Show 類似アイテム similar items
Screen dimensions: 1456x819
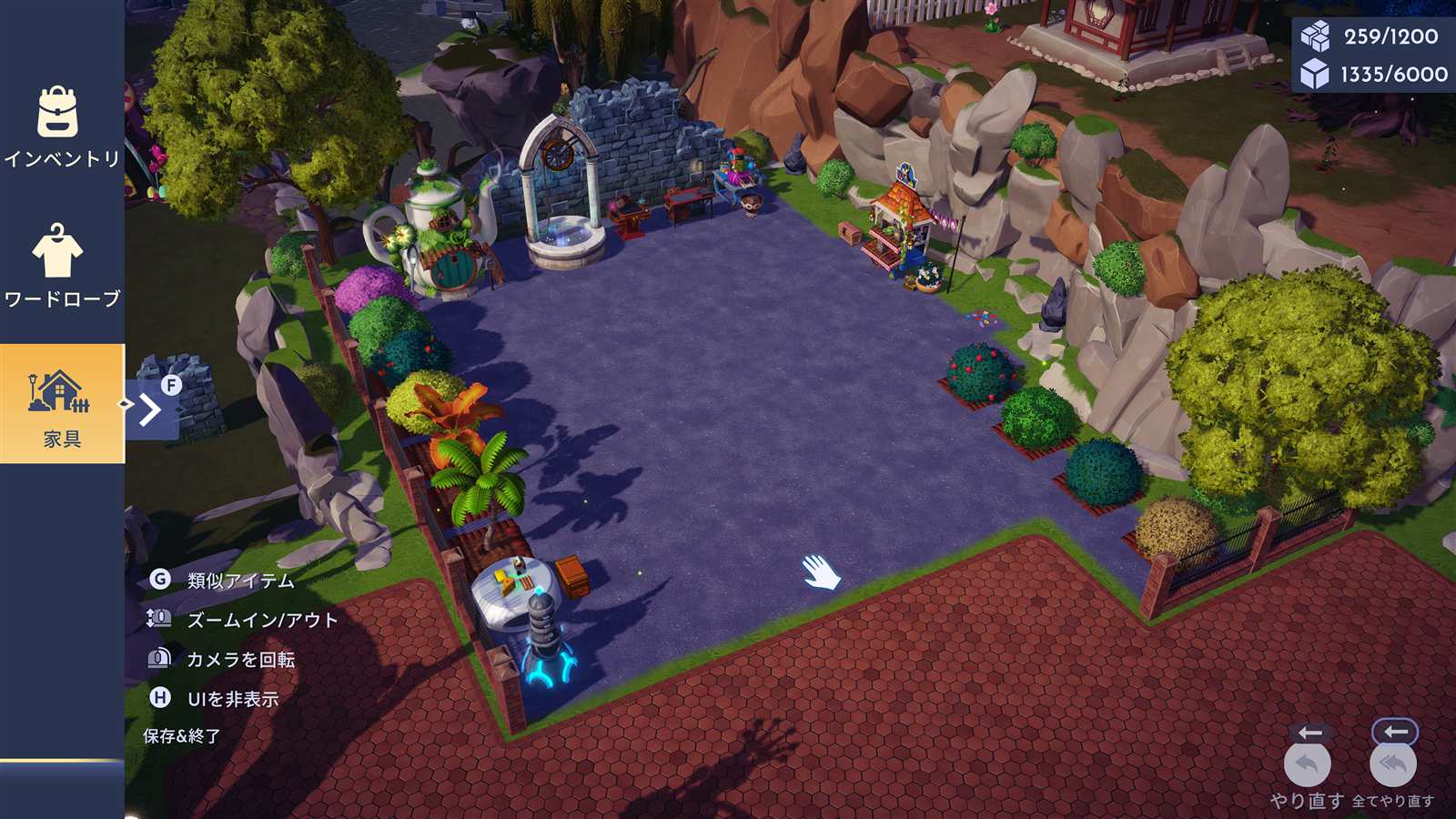[240, 581]
